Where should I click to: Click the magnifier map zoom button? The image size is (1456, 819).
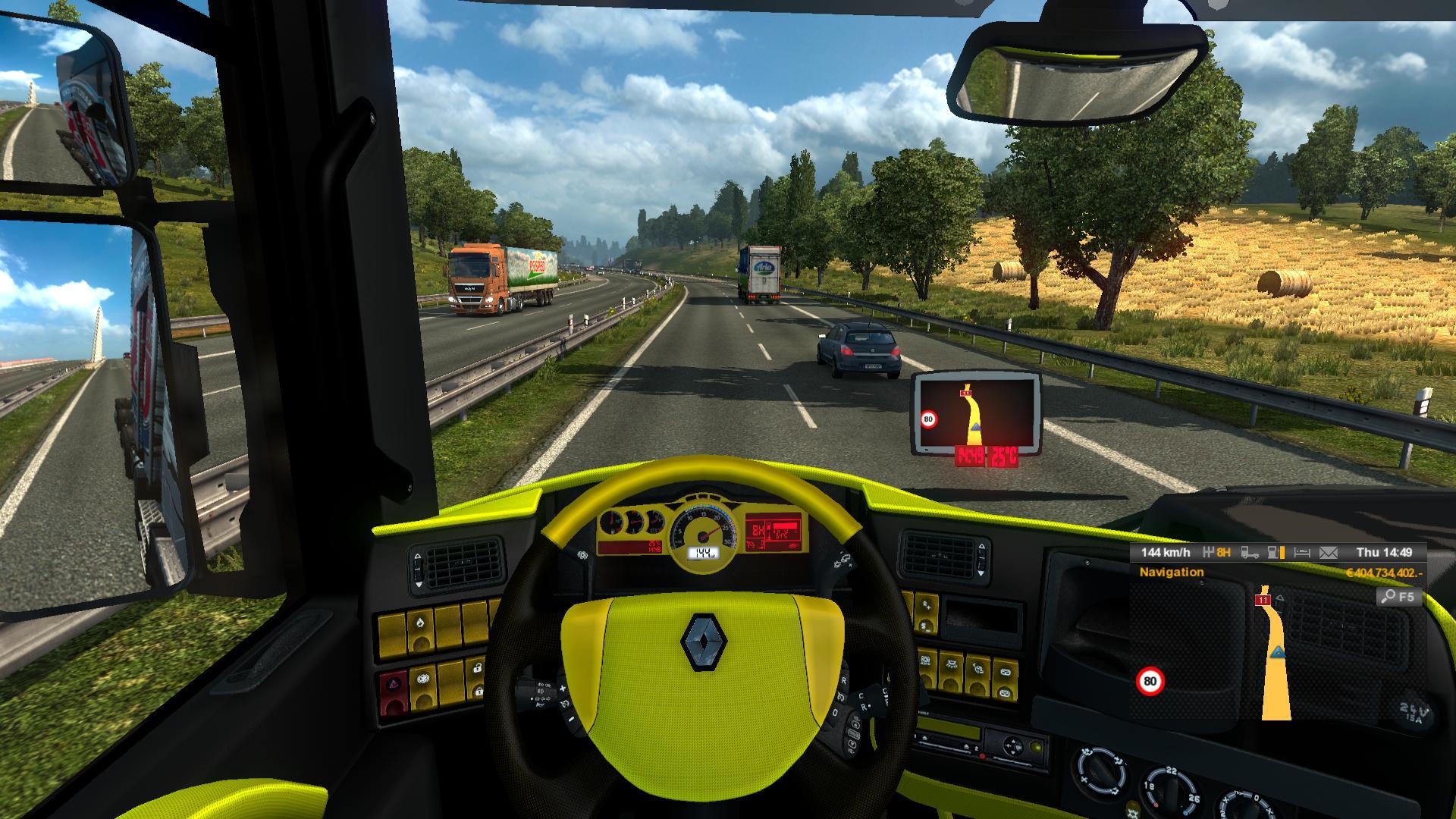pos(1397,597)
